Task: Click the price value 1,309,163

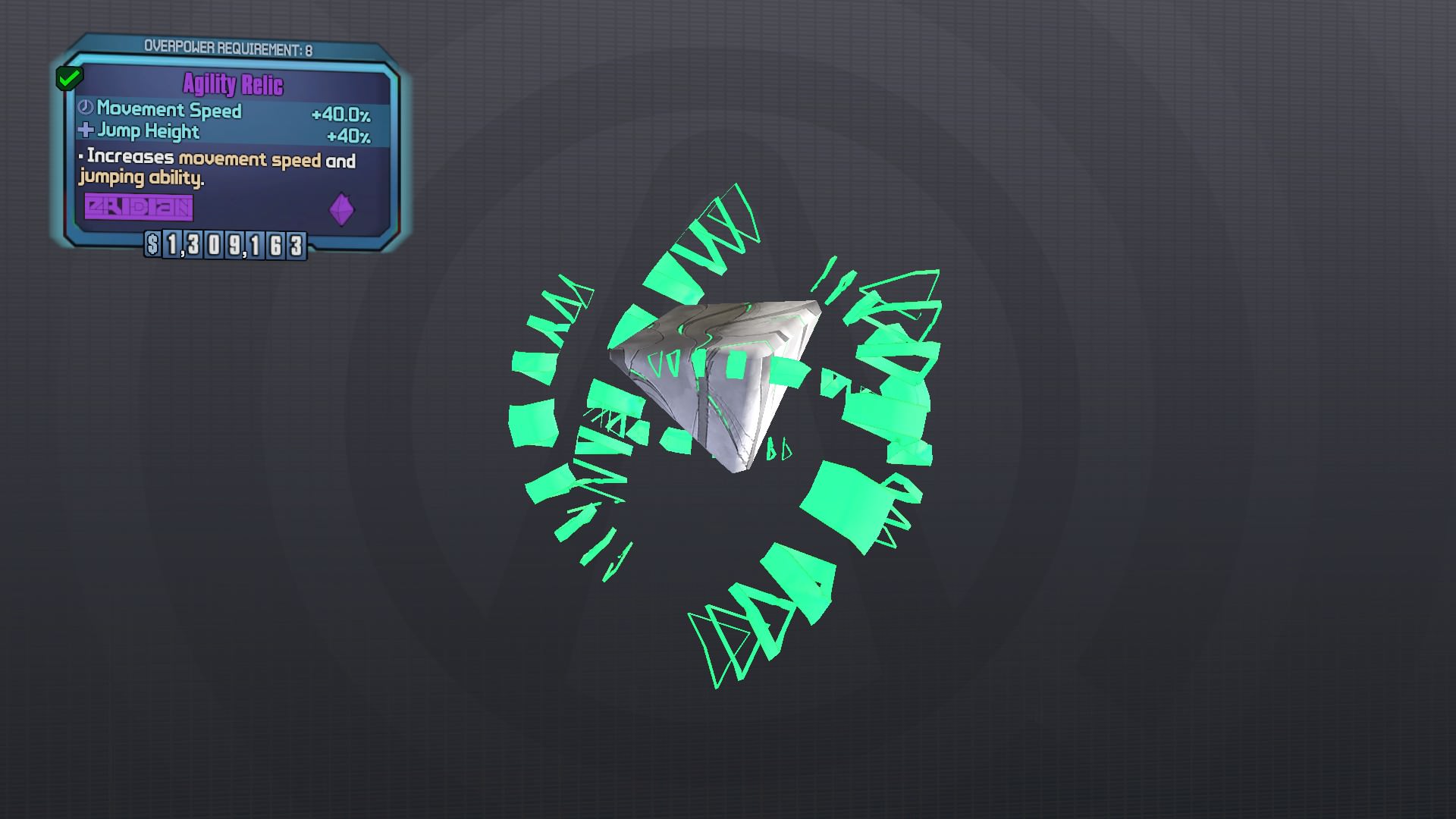Action: (x=235, y=244)
